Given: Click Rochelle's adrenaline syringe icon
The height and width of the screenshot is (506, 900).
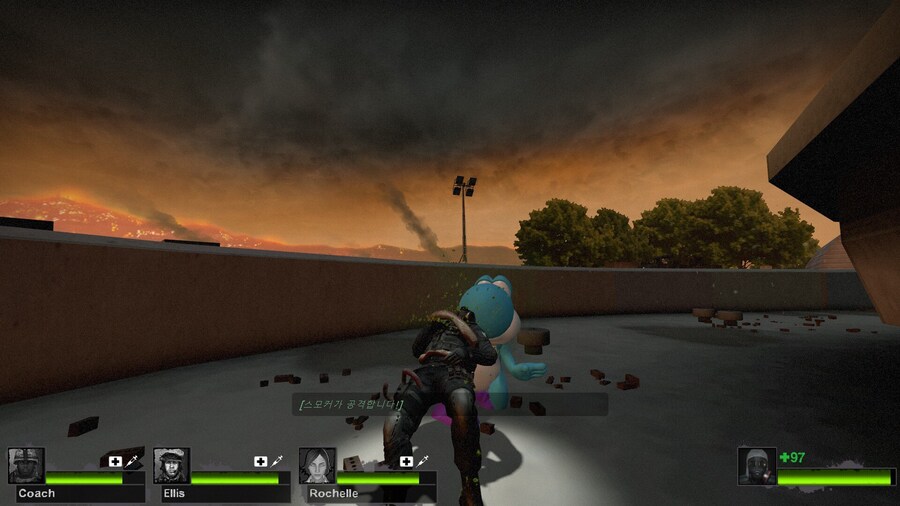Looking at the screenshot, I should point(422,461).
